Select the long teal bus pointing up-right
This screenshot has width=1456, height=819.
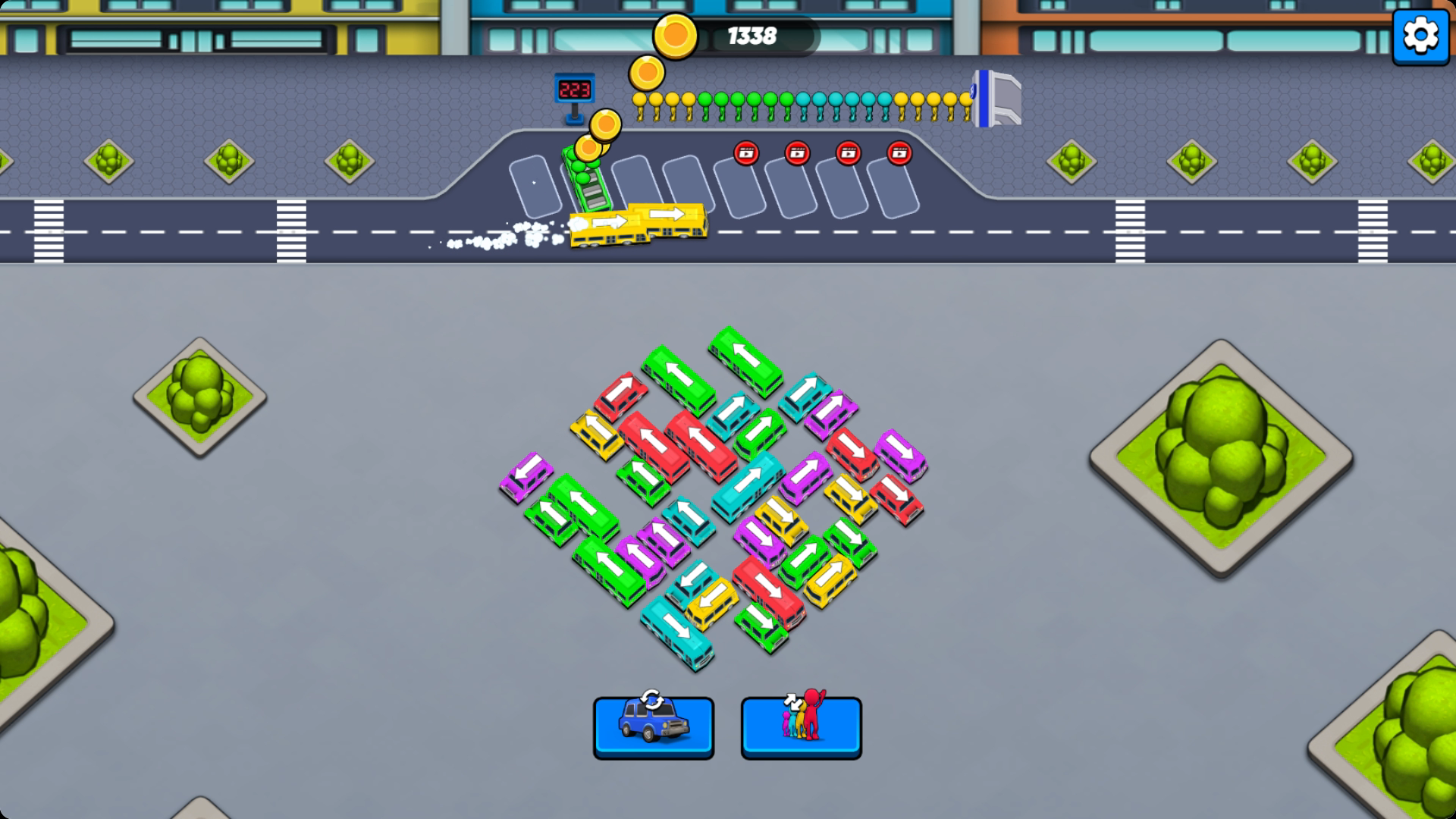(x=748, y=485)
